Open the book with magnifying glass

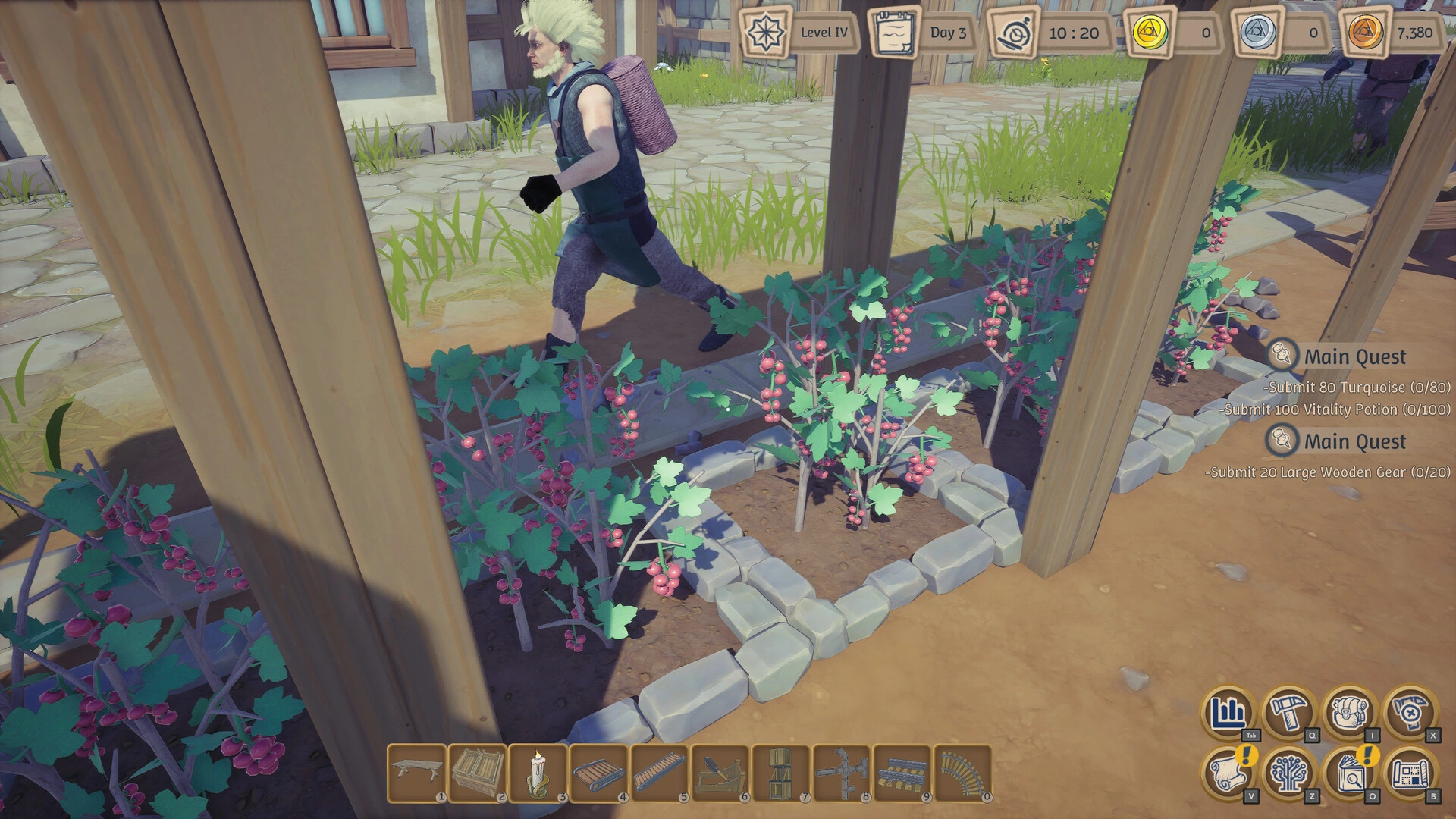coord(1349,773)
